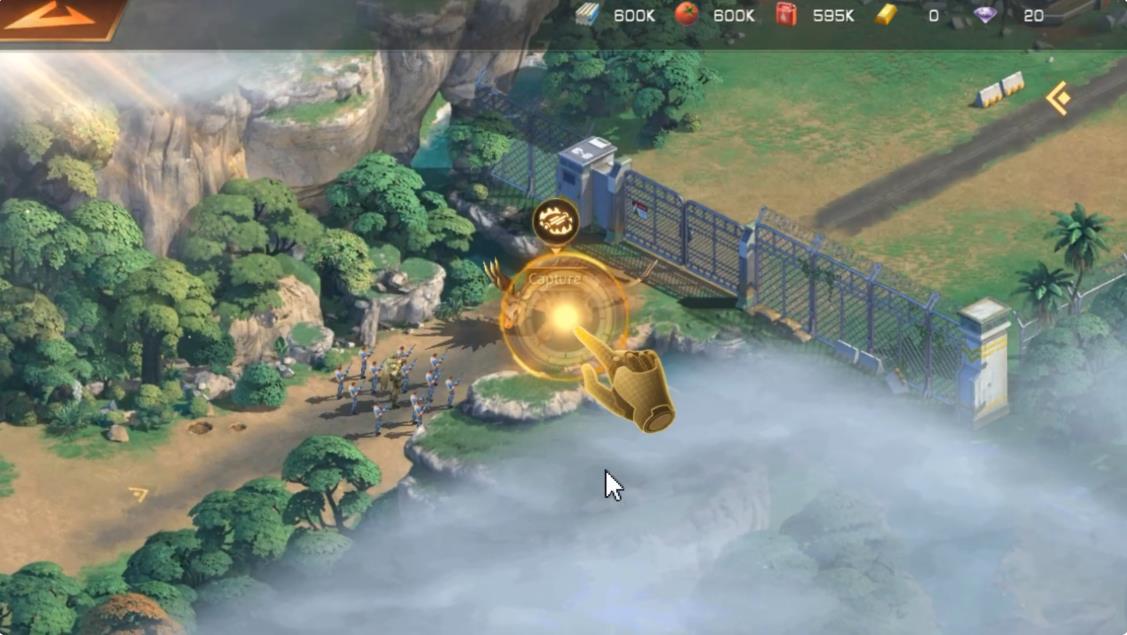The height and width of the screenshot is (635, 1127).
Task: Click the tomato food resource icon
Action: (687, 14)
